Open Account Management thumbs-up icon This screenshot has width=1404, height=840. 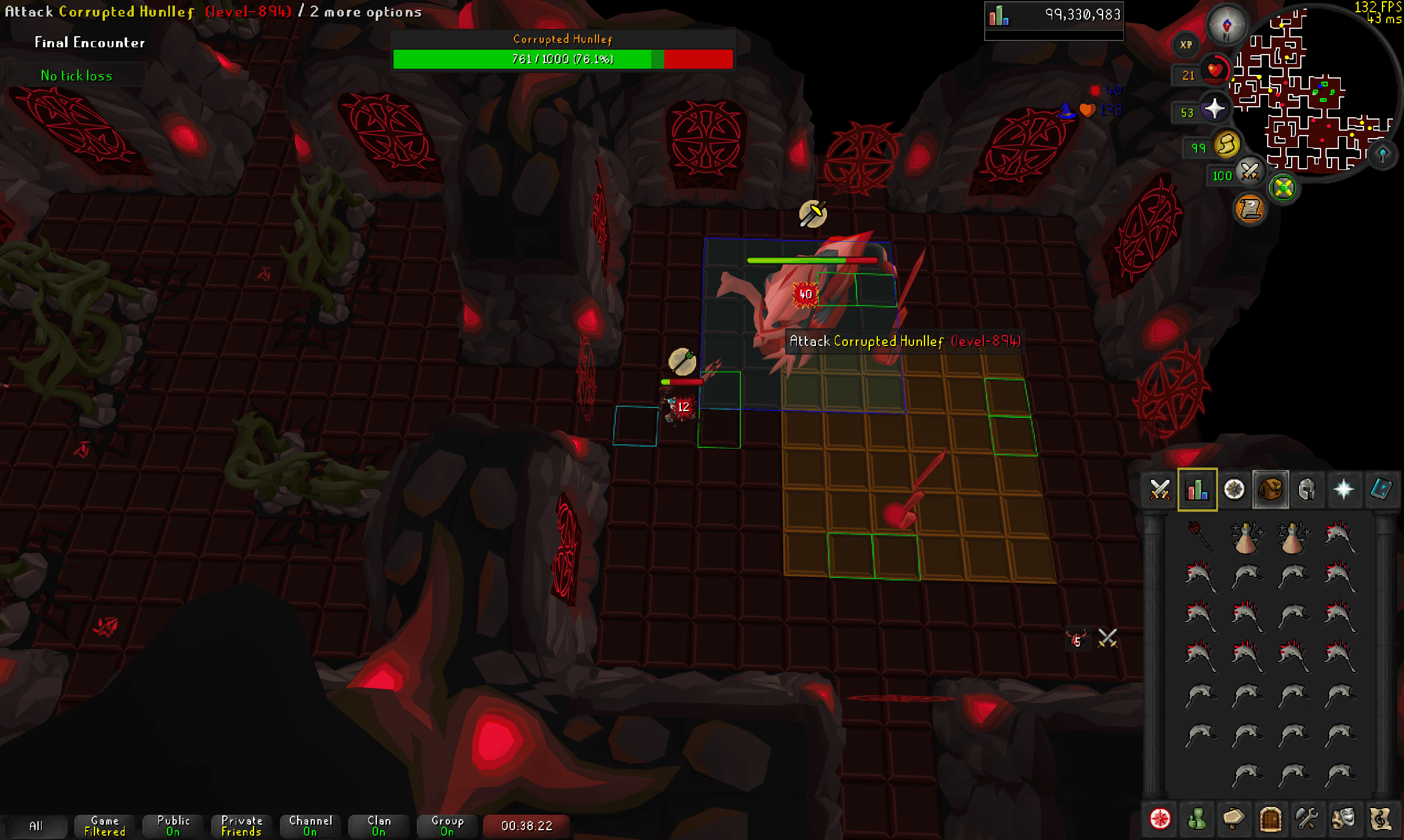1197,819
